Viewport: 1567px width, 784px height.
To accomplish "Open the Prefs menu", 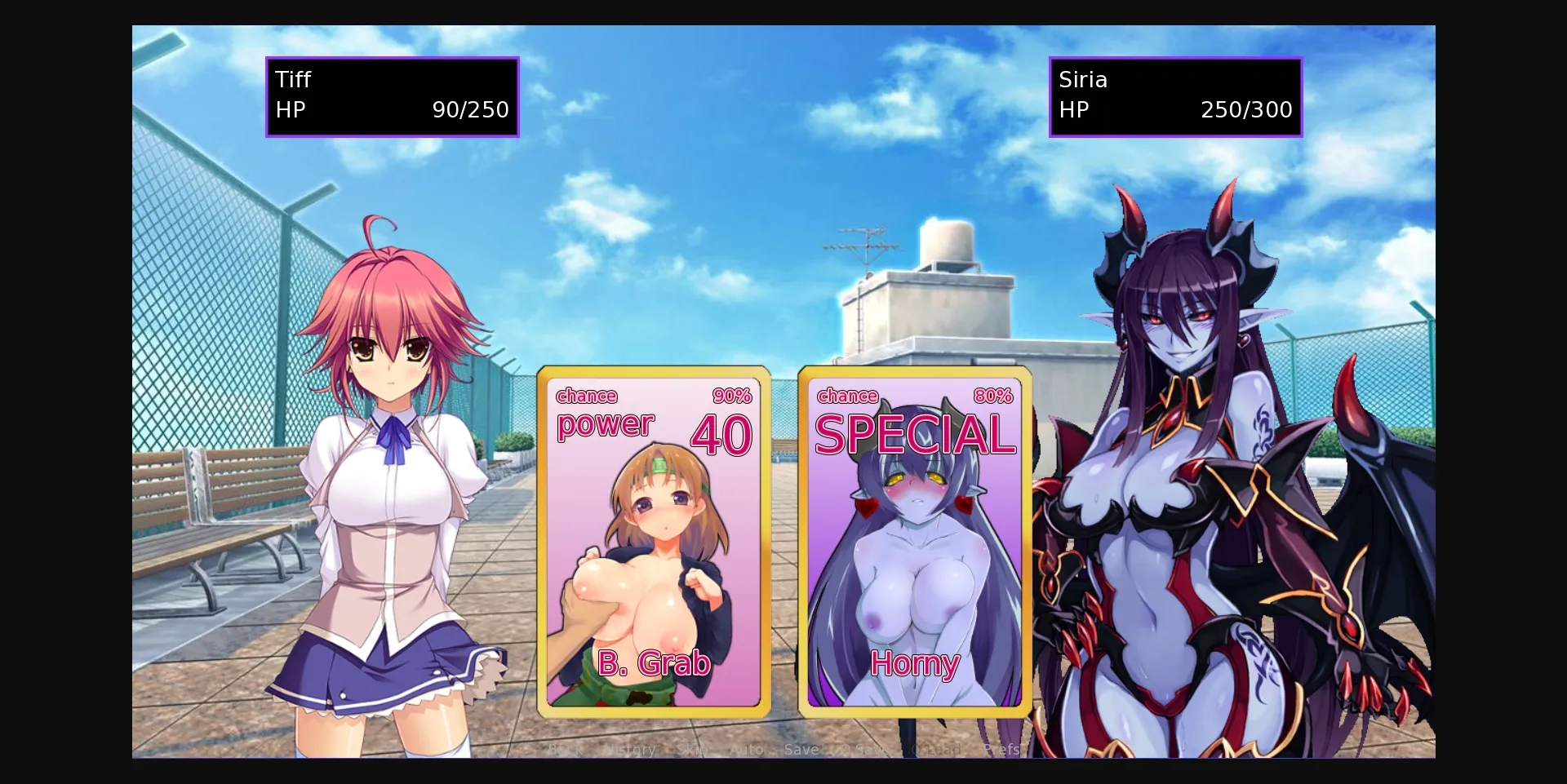I will coord(1002,748).
